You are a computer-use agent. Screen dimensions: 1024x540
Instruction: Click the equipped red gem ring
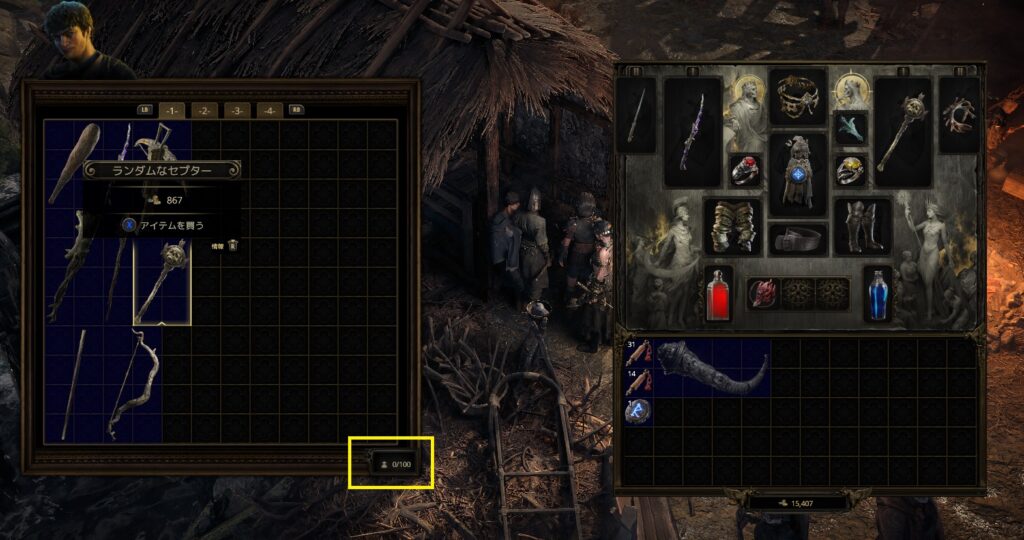click(x=745, y=170)
